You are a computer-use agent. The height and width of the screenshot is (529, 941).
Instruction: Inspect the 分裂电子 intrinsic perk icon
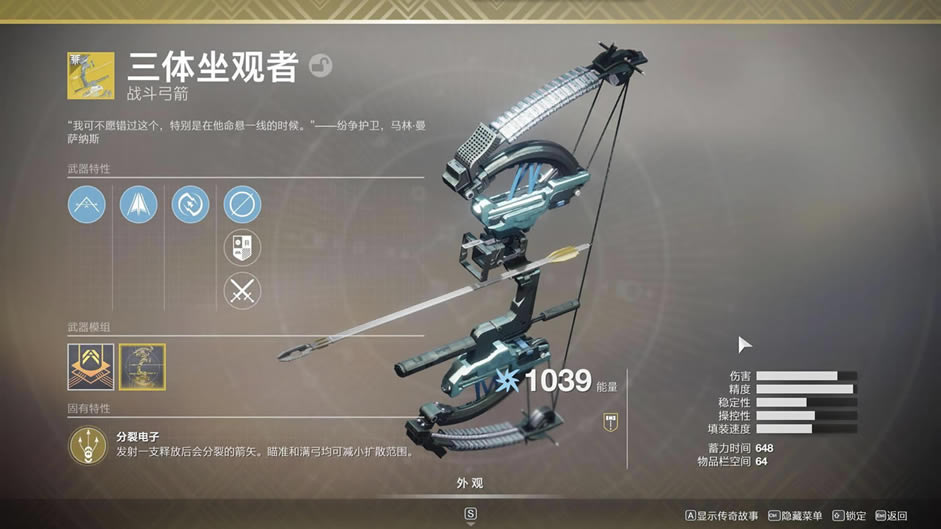pyautogui.click(x=88, y=445)
